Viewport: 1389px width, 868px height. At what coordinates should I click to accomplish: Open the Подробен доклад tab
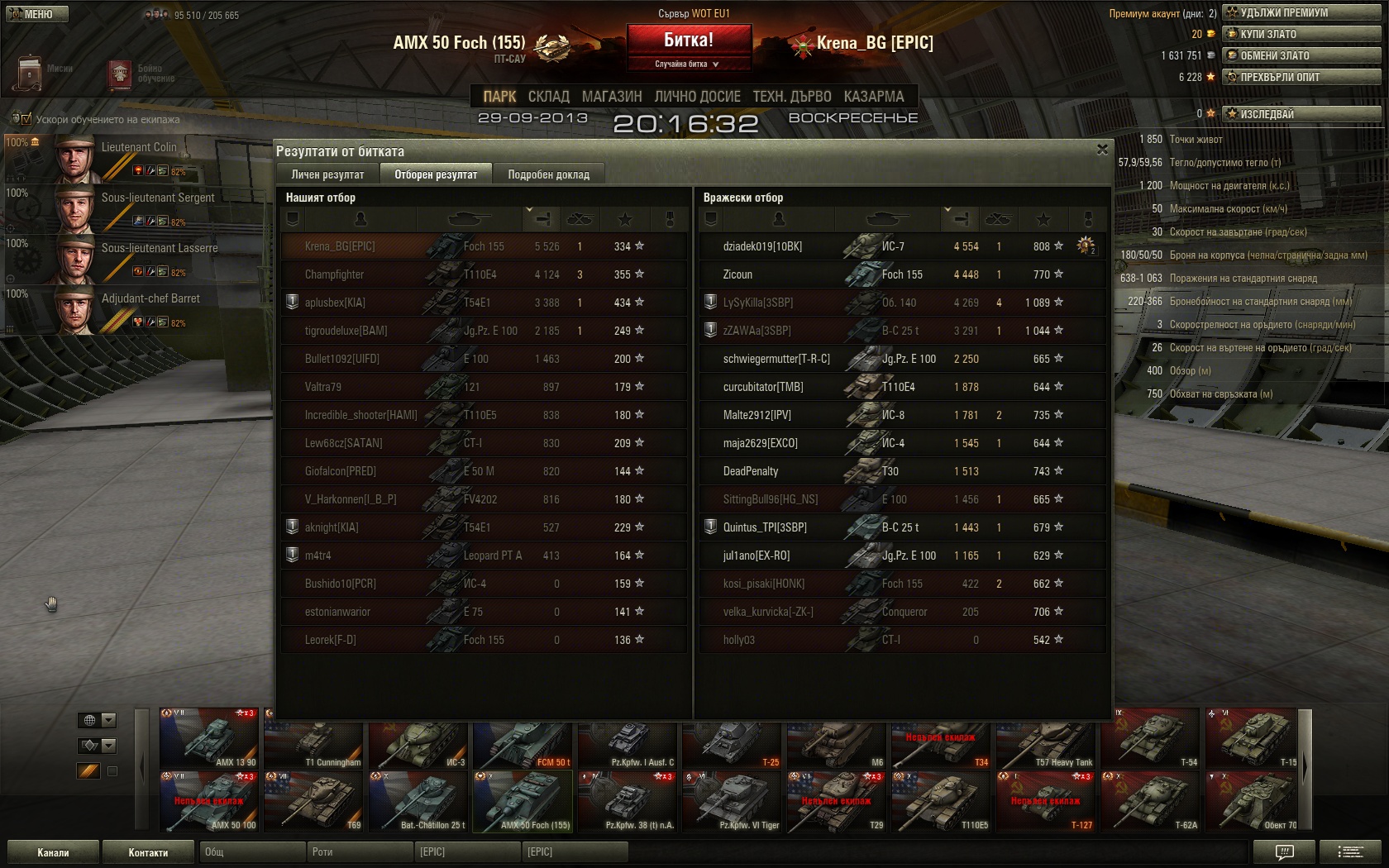coord(548,174)
